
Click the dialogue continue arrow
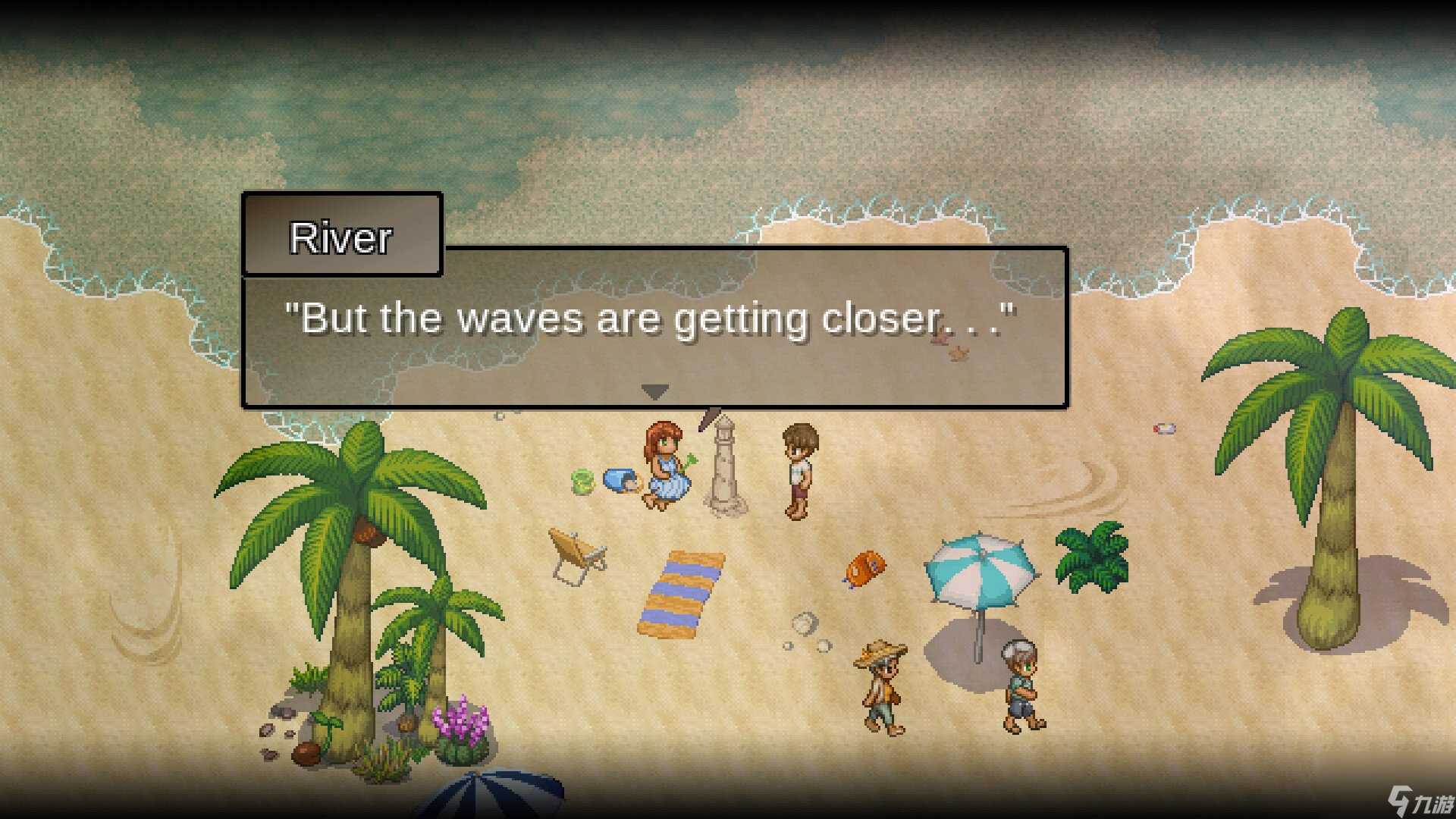[x=654, y=391]
